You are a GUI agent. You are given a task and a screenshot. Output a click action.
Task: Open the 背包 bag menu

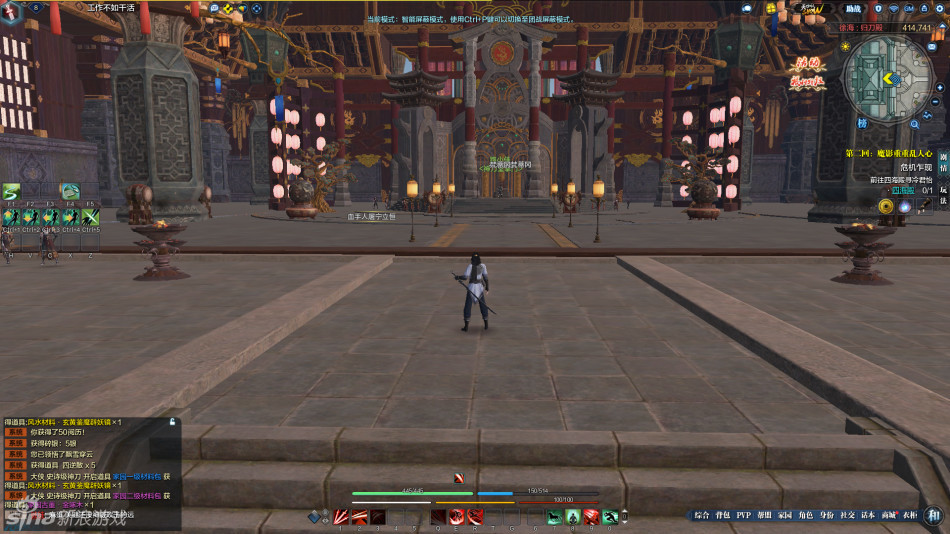(722, 516)
